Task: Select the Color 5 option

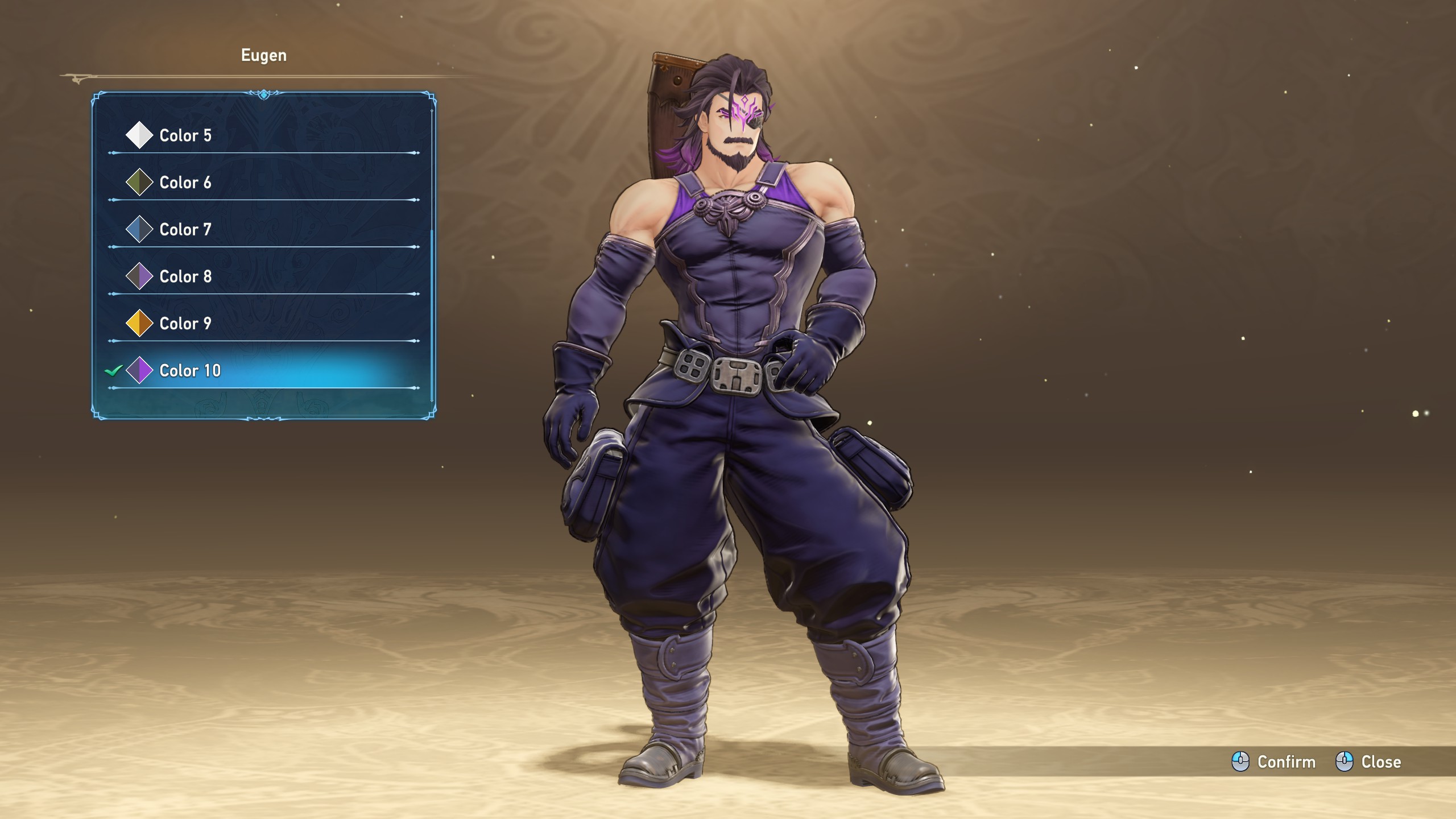Action: [185, 135]
